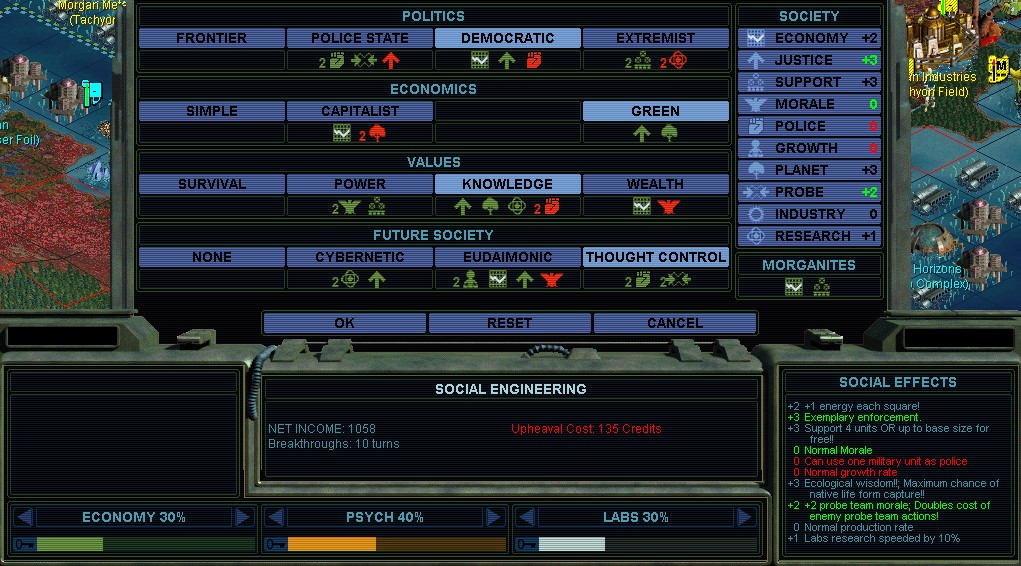Choose Wealth as society values
The width and height of the screenshot is (1021, 566).
pos(655,184)
